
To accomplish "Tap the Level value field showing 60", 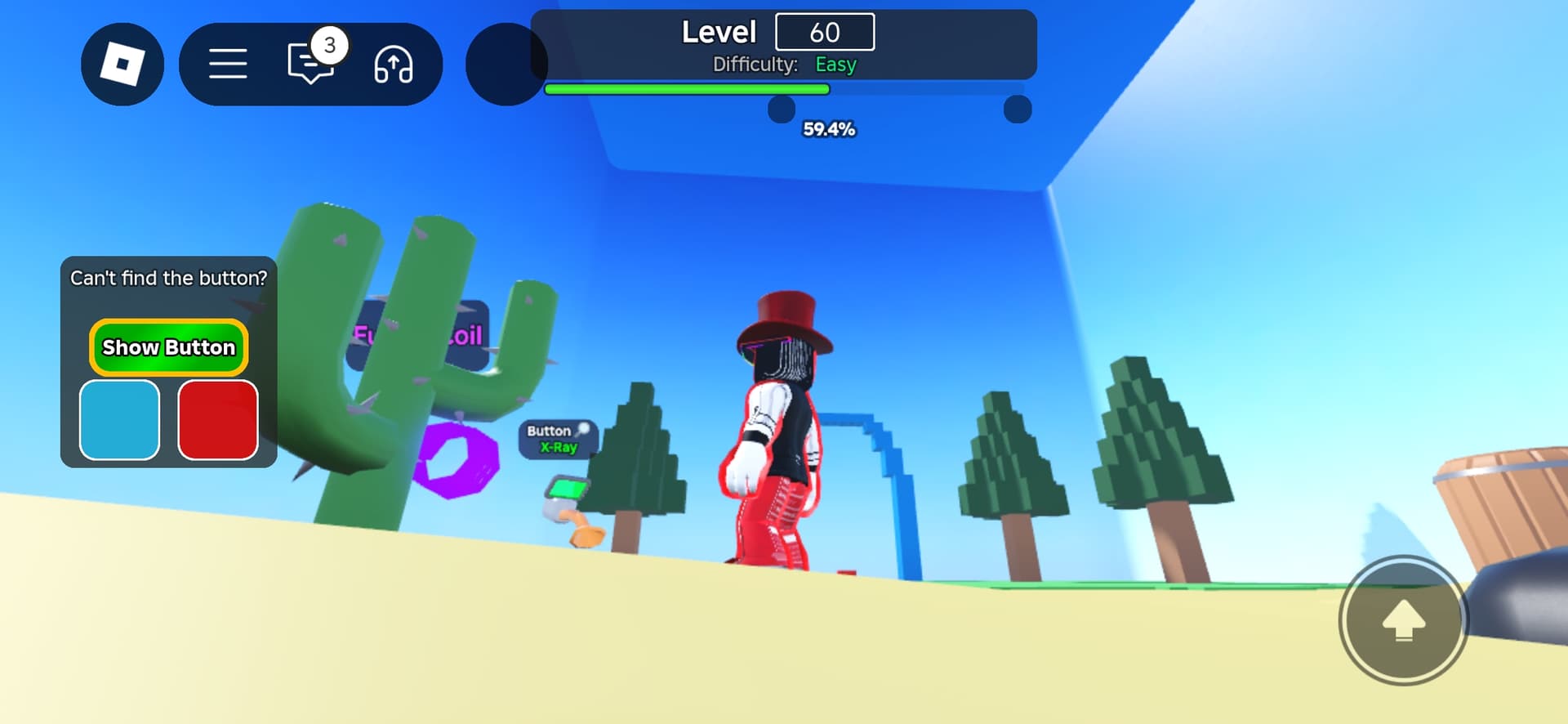I will [x=826, y=31].
